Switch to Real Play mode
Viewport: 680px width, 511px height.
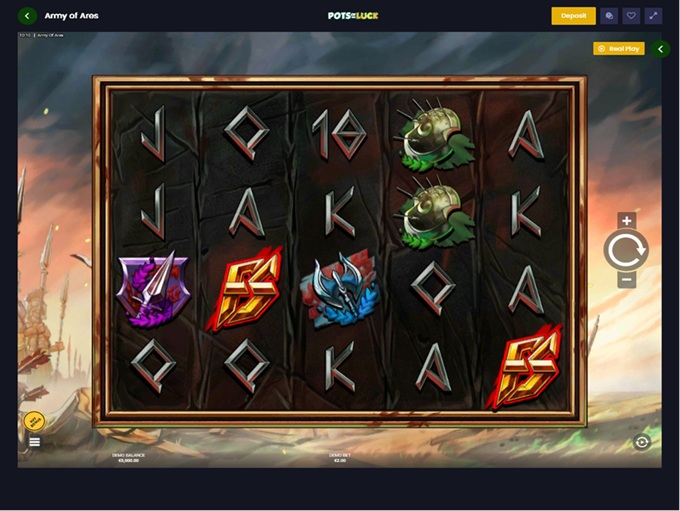tap(618, 48)
